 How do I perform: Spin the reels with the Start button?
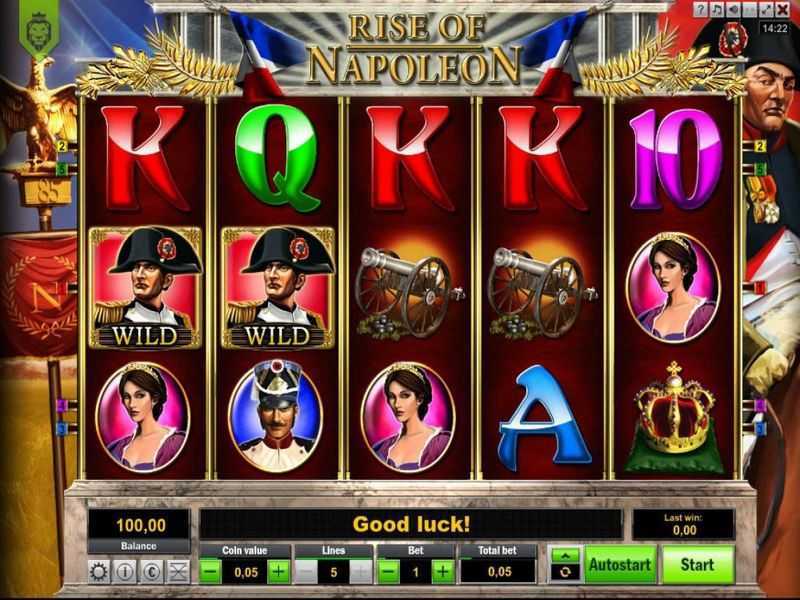697,565
